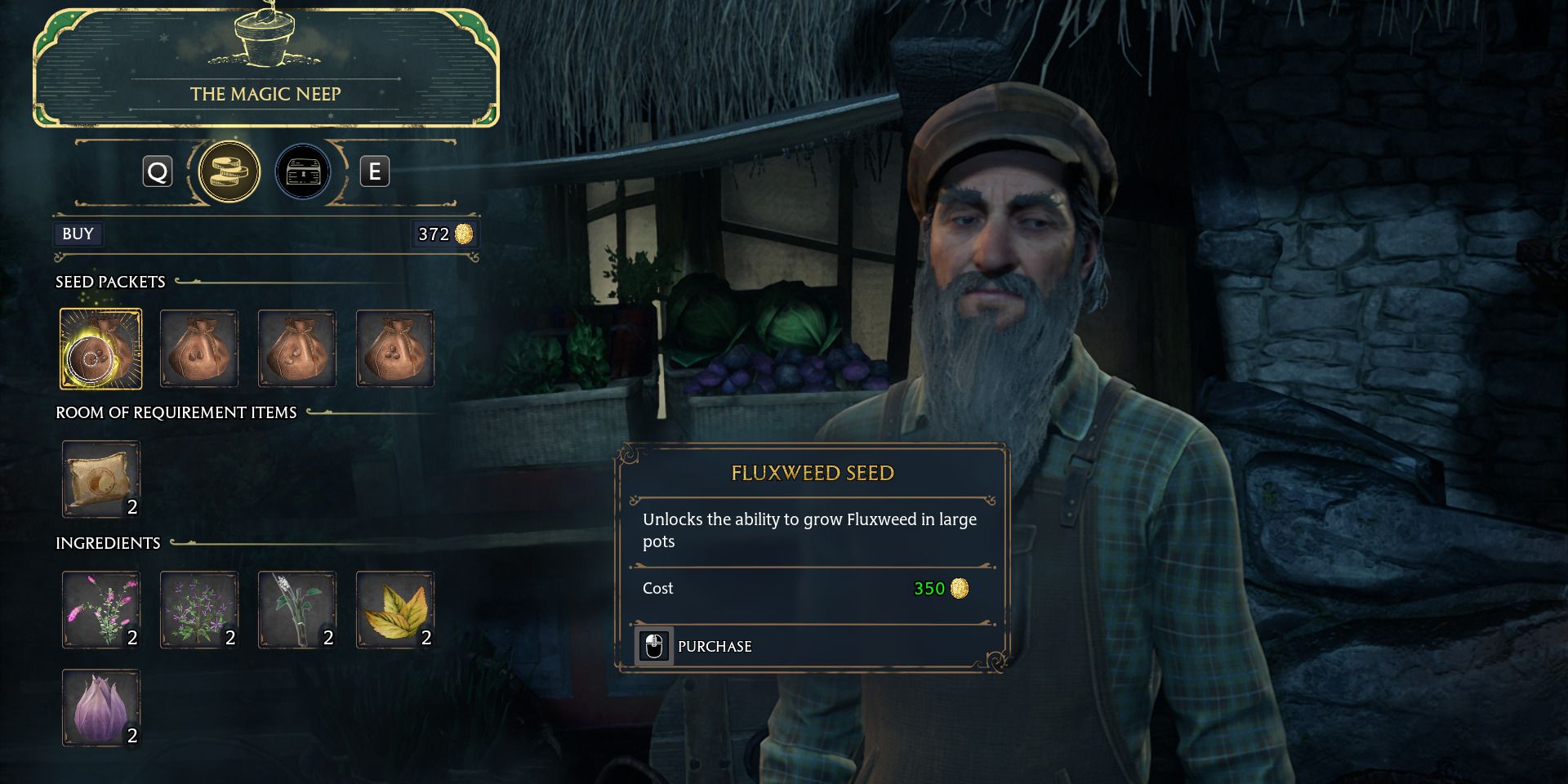Select the first Fluxweed seed packet
This screenshot has width=1568, height=784.
point(100,349)
